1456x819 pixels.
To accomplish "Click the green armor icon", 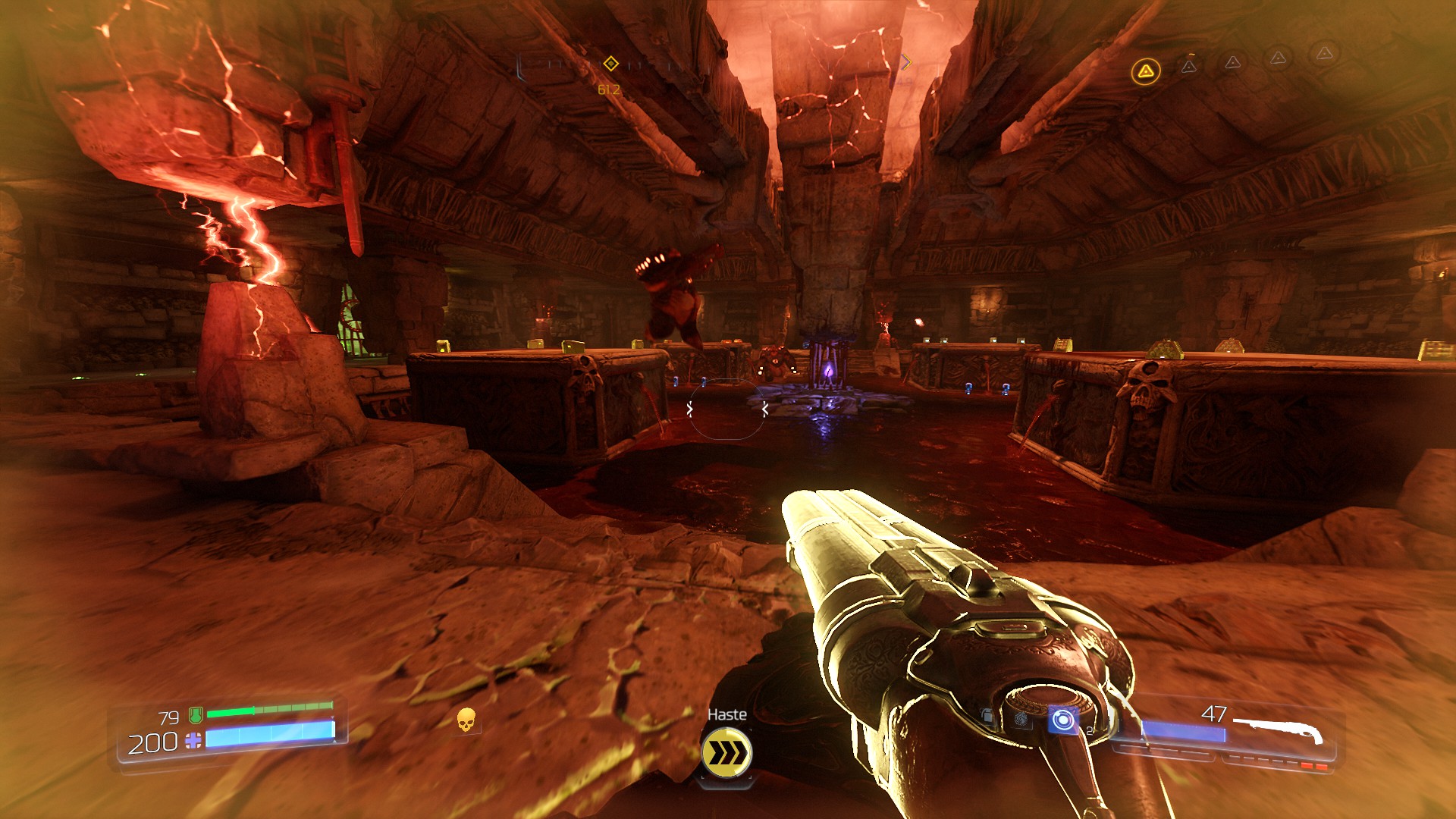I will click(x=196, y=714).
